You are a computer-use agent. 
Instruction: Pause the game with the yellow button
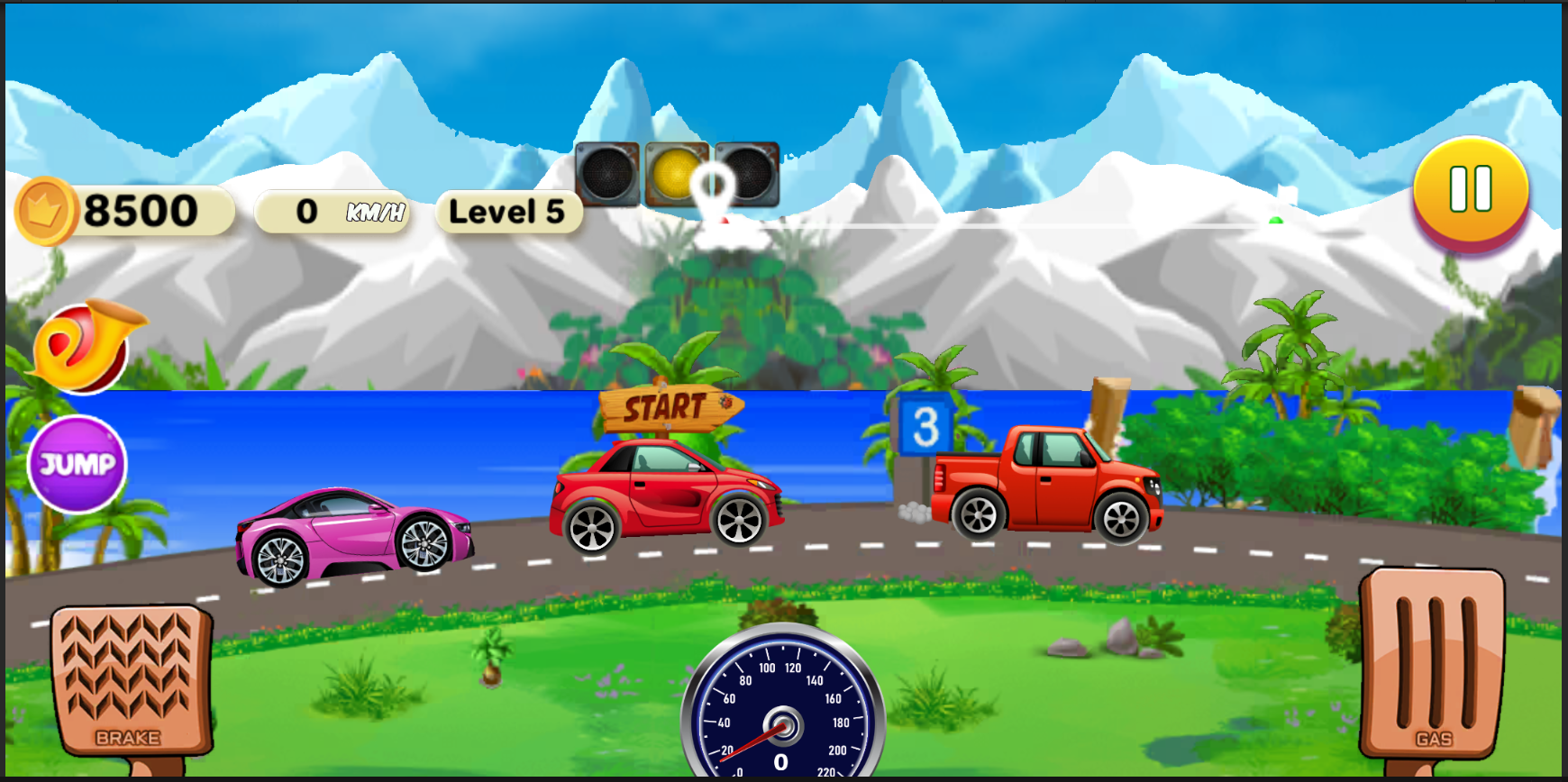click(x=1471, y=191)
